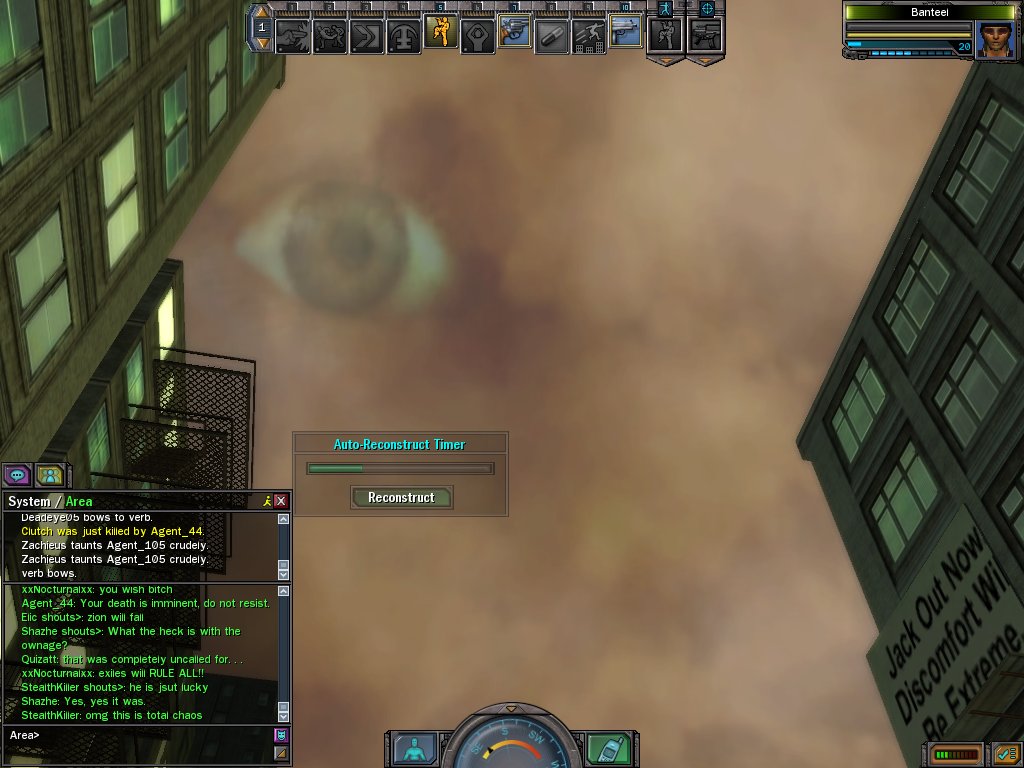
Task: Click the Reconstruct button
Action: pyautogui.click(x=401, y=497)
